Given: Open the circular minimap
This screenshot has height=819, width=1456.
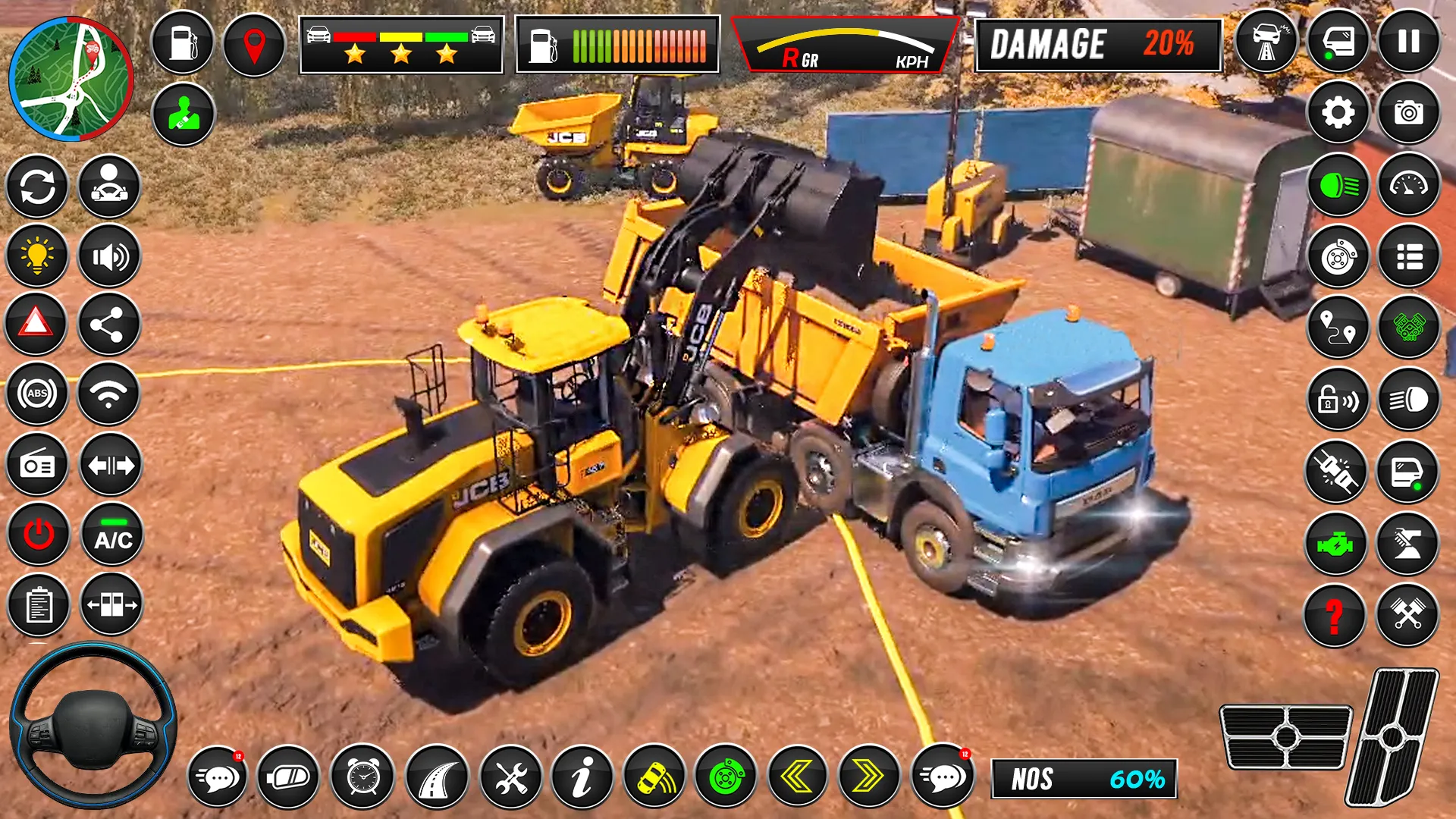Looking at the screenshot, I should tap(71, 80).
